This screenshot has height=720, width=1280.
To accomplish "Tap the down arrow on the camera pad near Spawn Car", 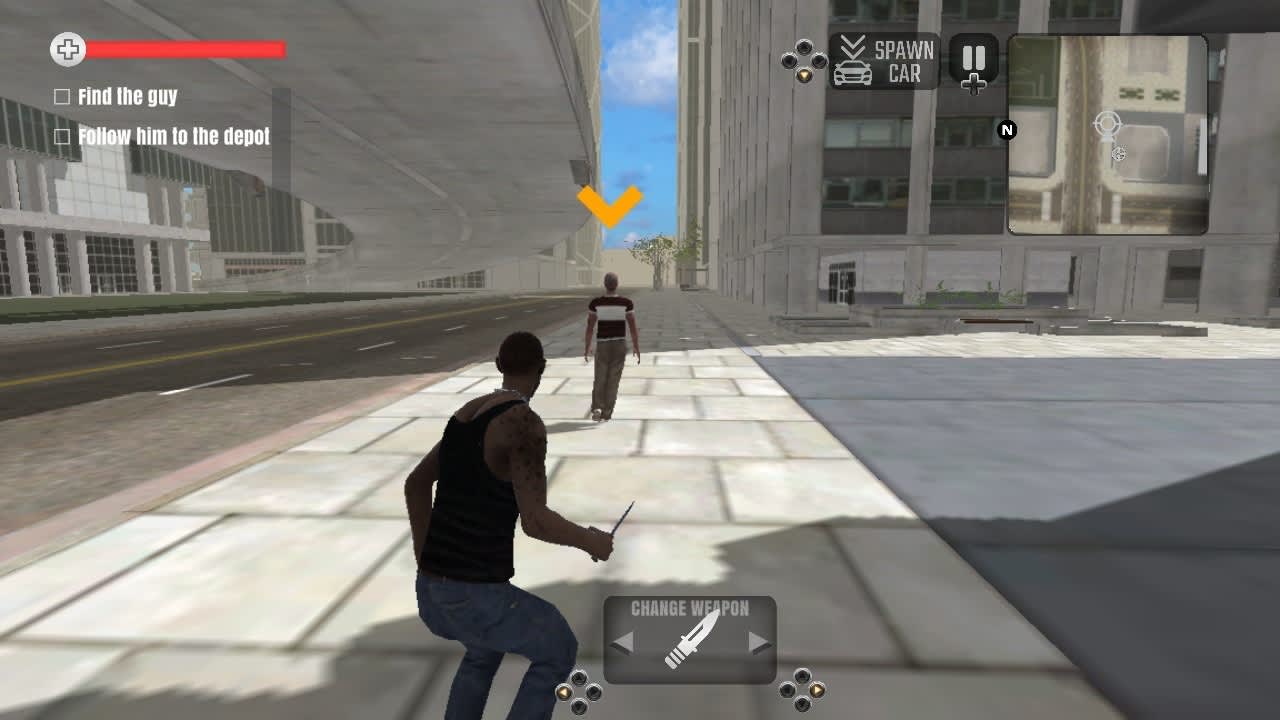I will (x=803, y=74).
